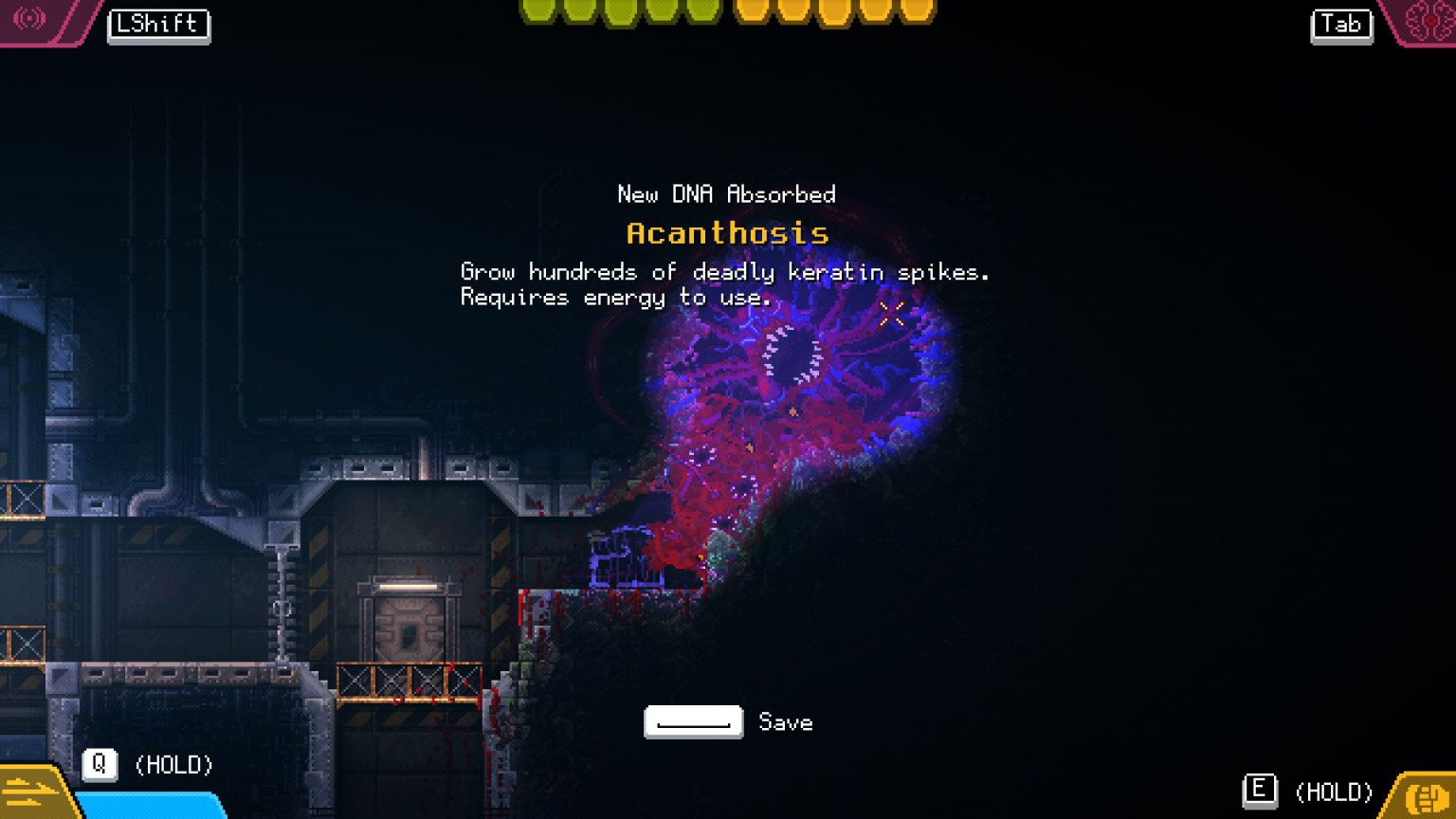This screenshot has height=819, width=1456.
Task: Click the LShift keybind prompt
Action: point(158,26)
